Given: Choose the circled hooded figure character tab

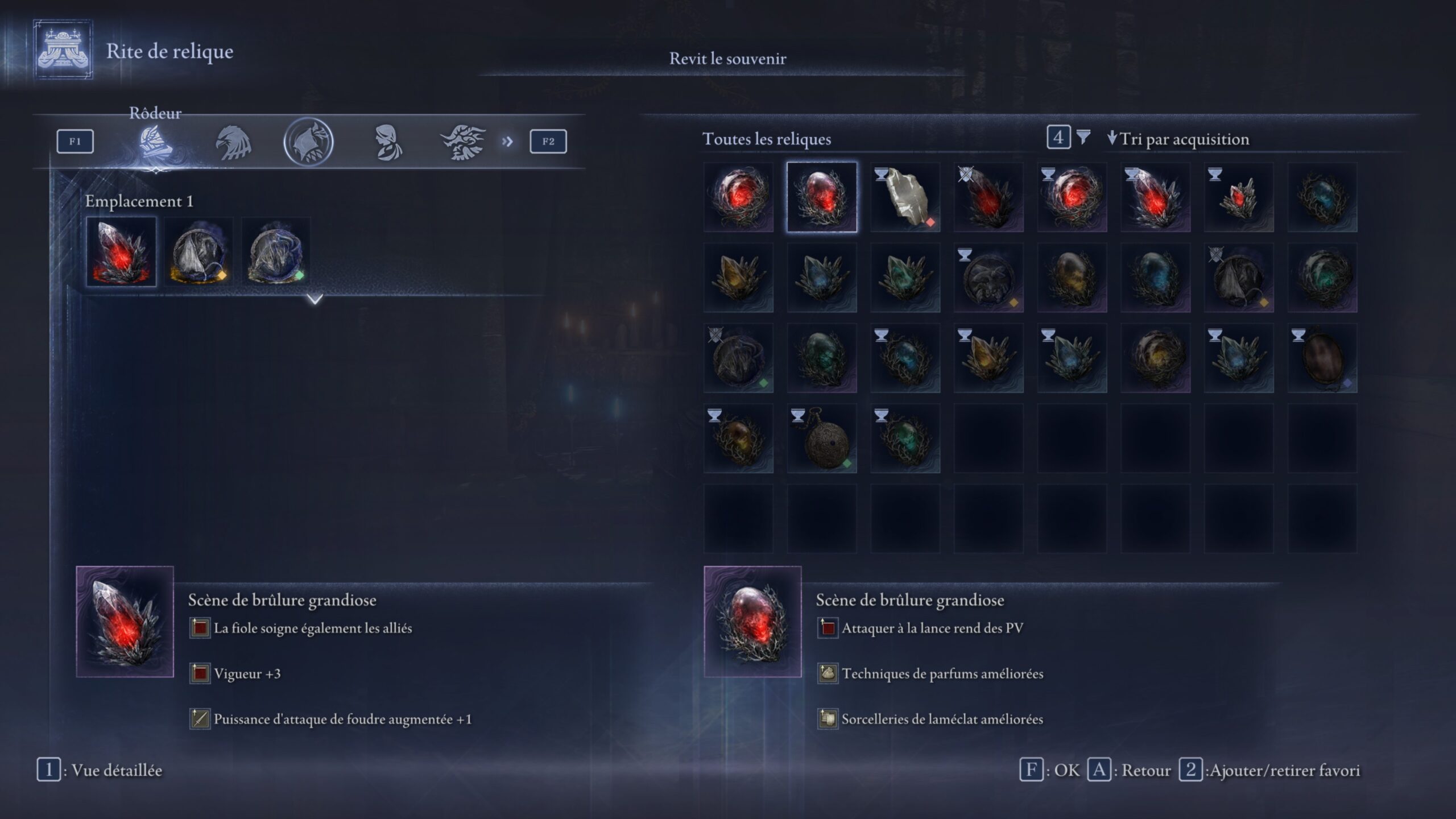Looking at the screenshot, I should [308, 142].
